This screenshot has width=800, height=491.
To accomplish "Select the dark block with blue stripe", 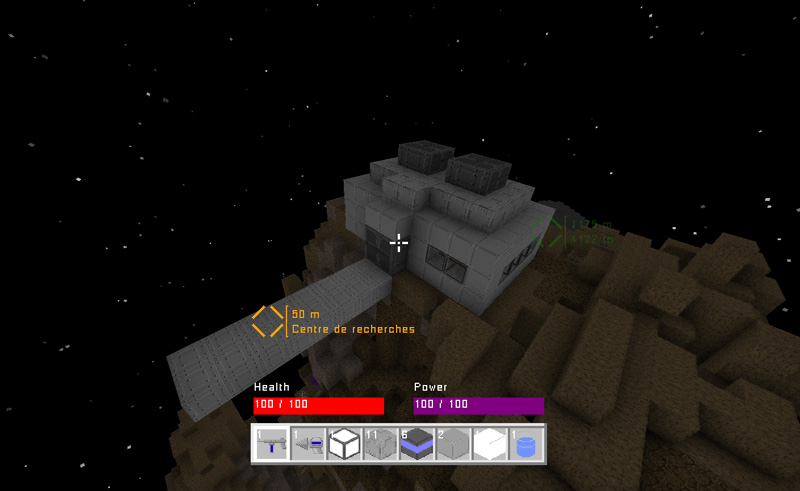I will point(416,443).
